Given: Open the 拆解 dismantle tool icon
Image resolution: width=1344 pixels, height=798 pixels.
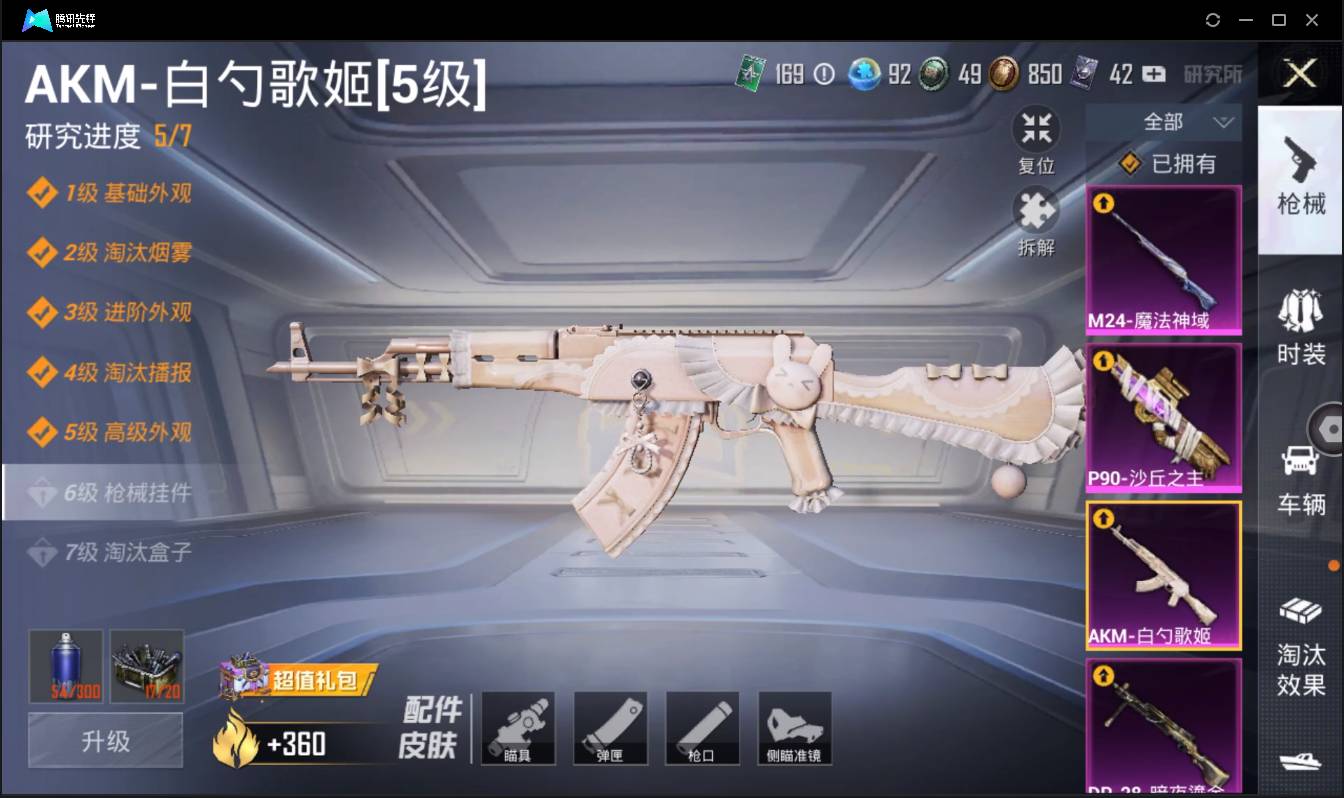Looking at the screenshot, I should pos(1036,210).
